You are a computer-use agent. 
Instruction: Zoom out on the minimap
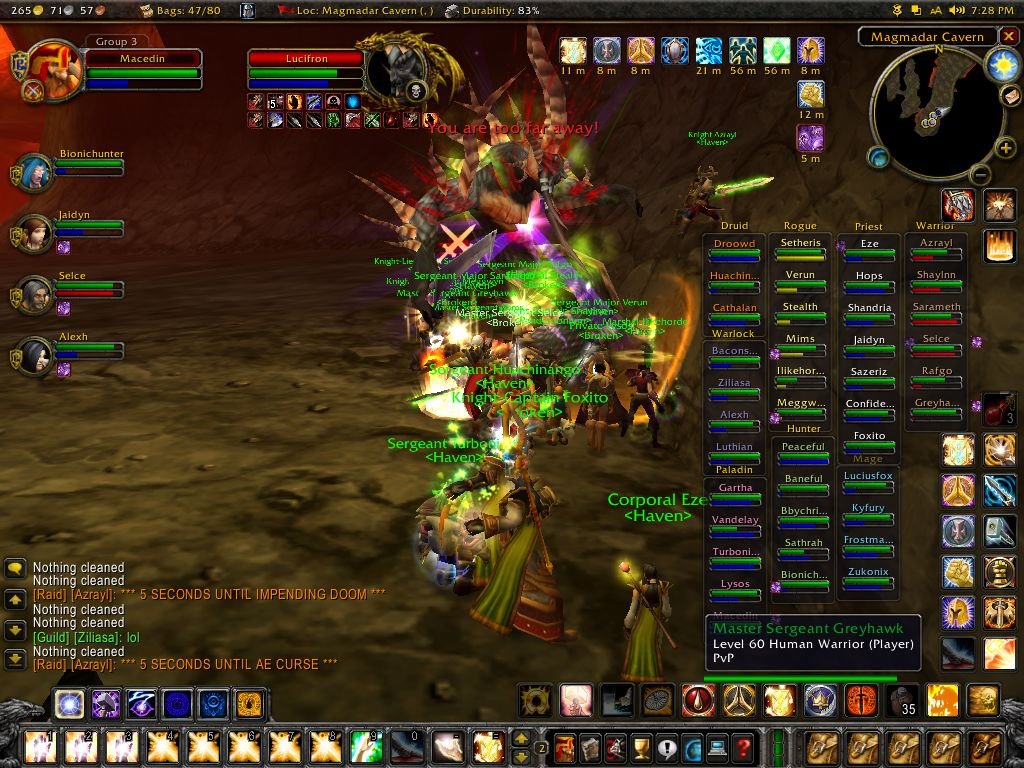pos(980,176)
